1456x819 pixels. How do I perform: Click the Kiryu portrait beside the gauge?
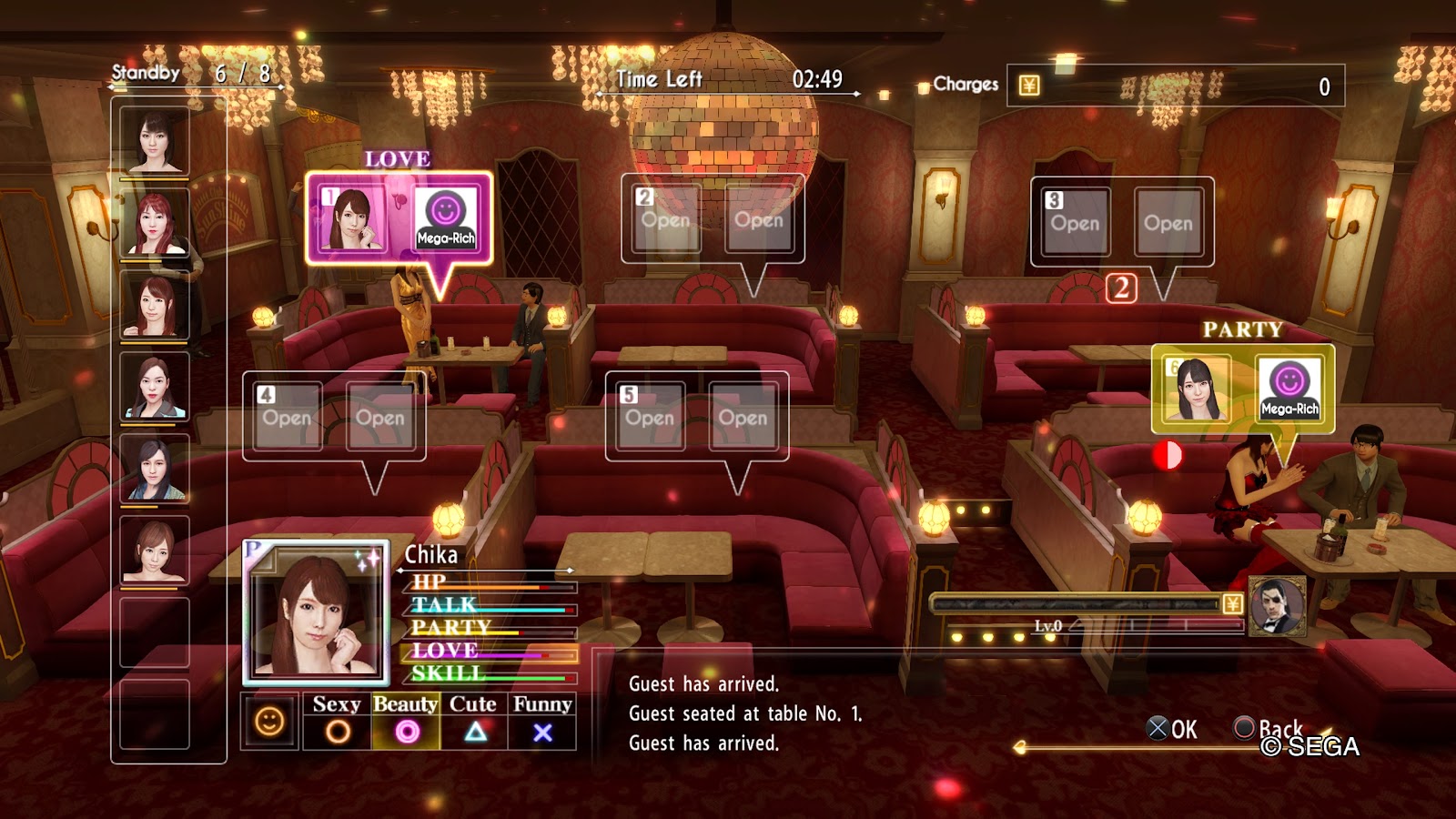click(1277, 606)
